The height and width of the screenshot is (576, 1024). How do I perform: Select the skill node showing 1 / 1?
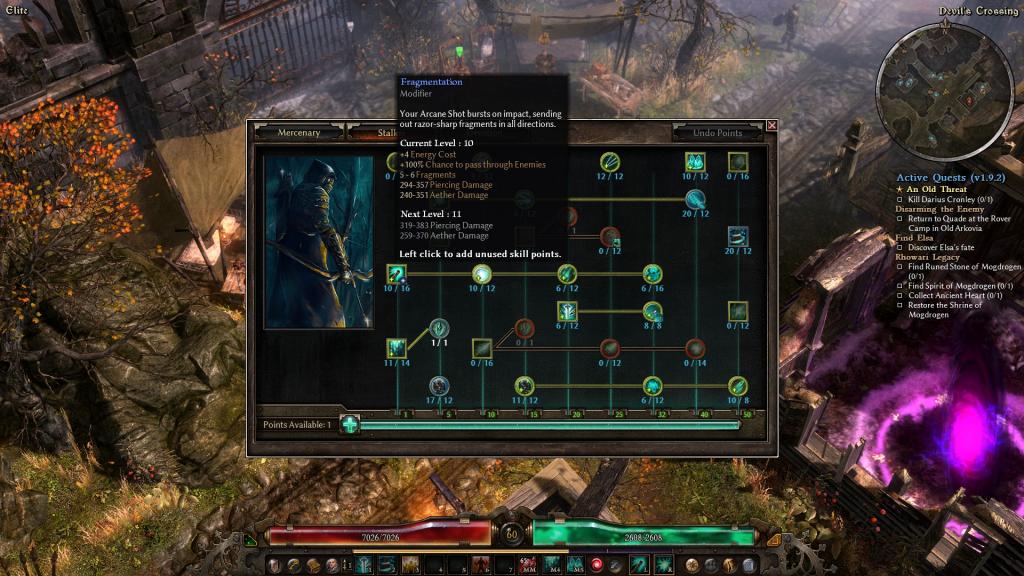pos(439,328)
